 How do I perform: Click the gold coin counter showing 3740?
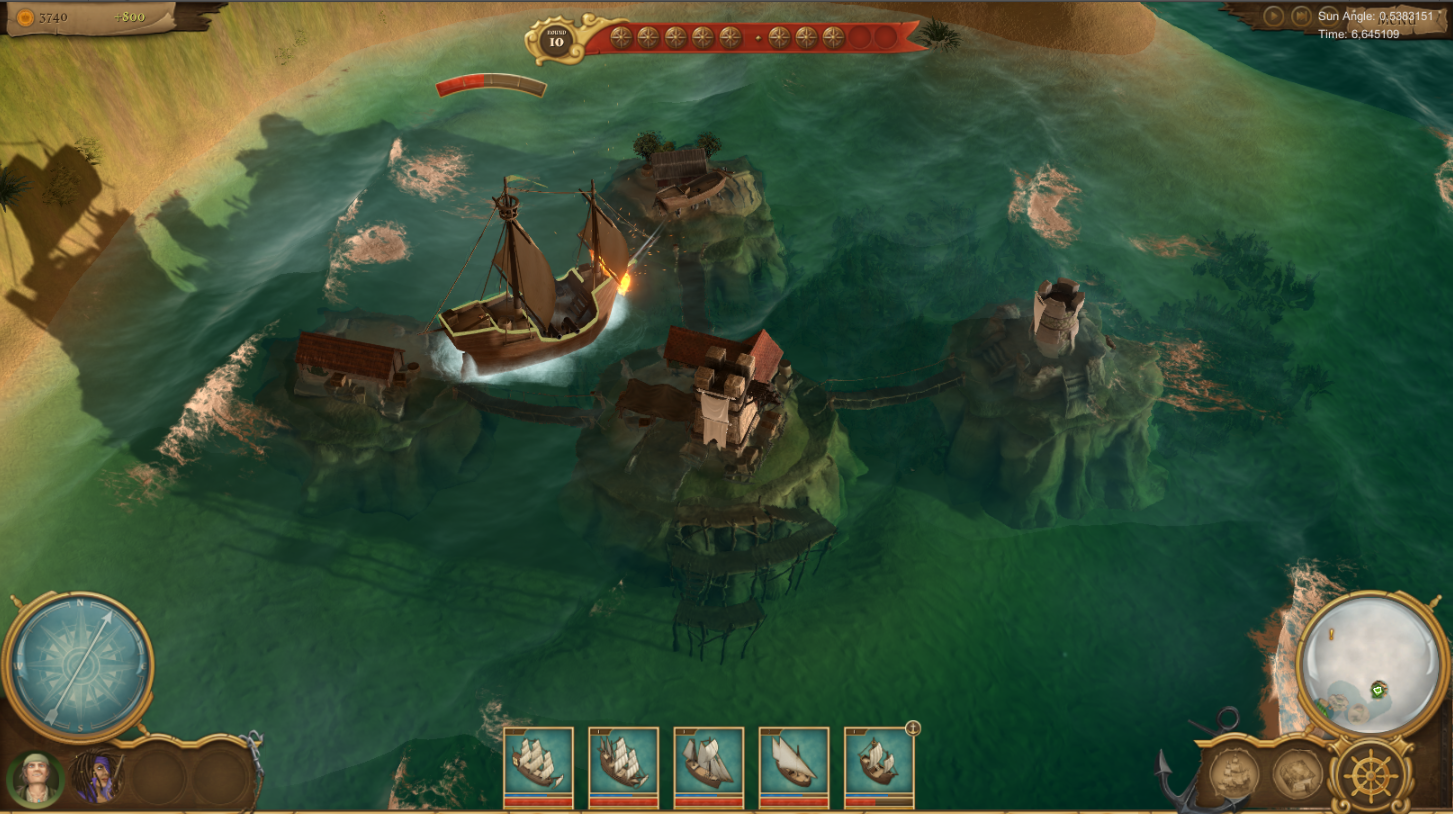point(42,16)
